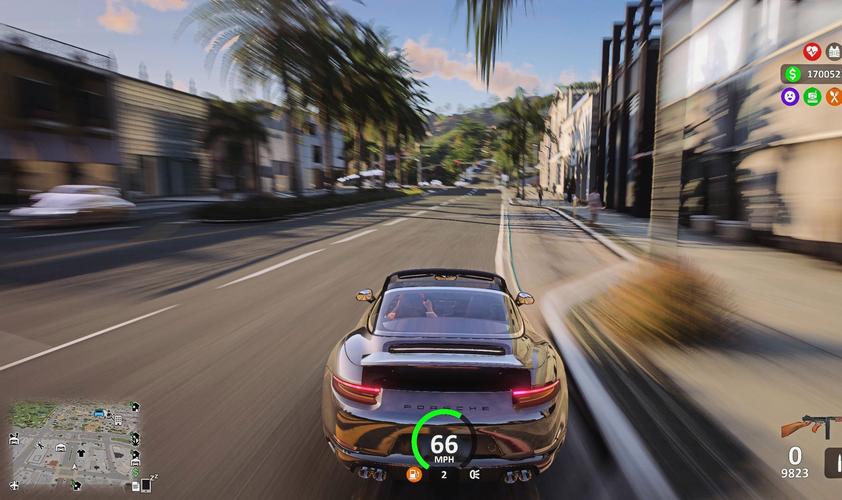The width and height of the screenshot is (842, 500).
Task: Click the red heart health icon
Action: tap(811, 51)
